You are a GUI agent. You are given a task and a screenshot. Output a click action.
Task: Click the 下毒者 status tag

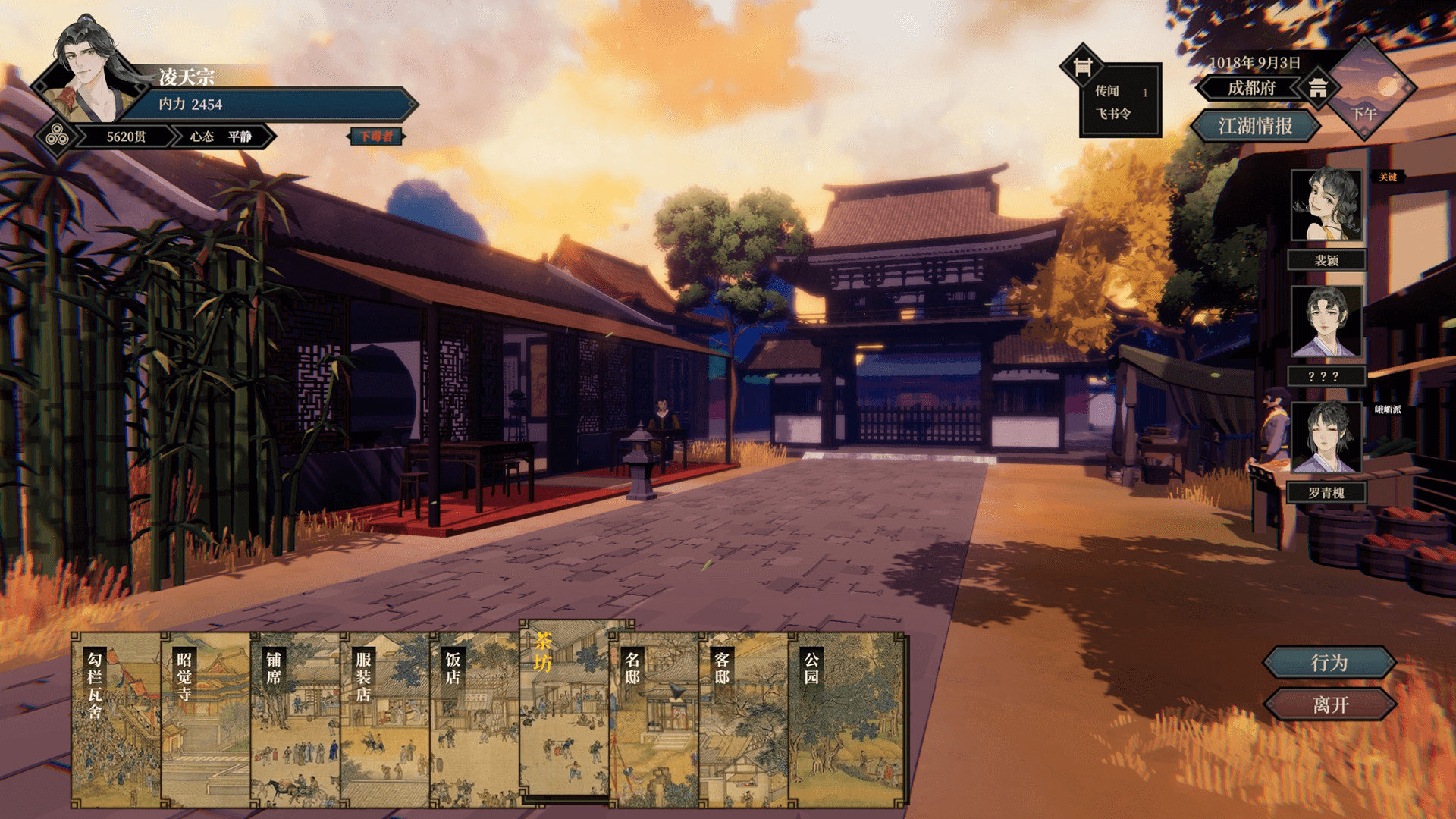376,136
